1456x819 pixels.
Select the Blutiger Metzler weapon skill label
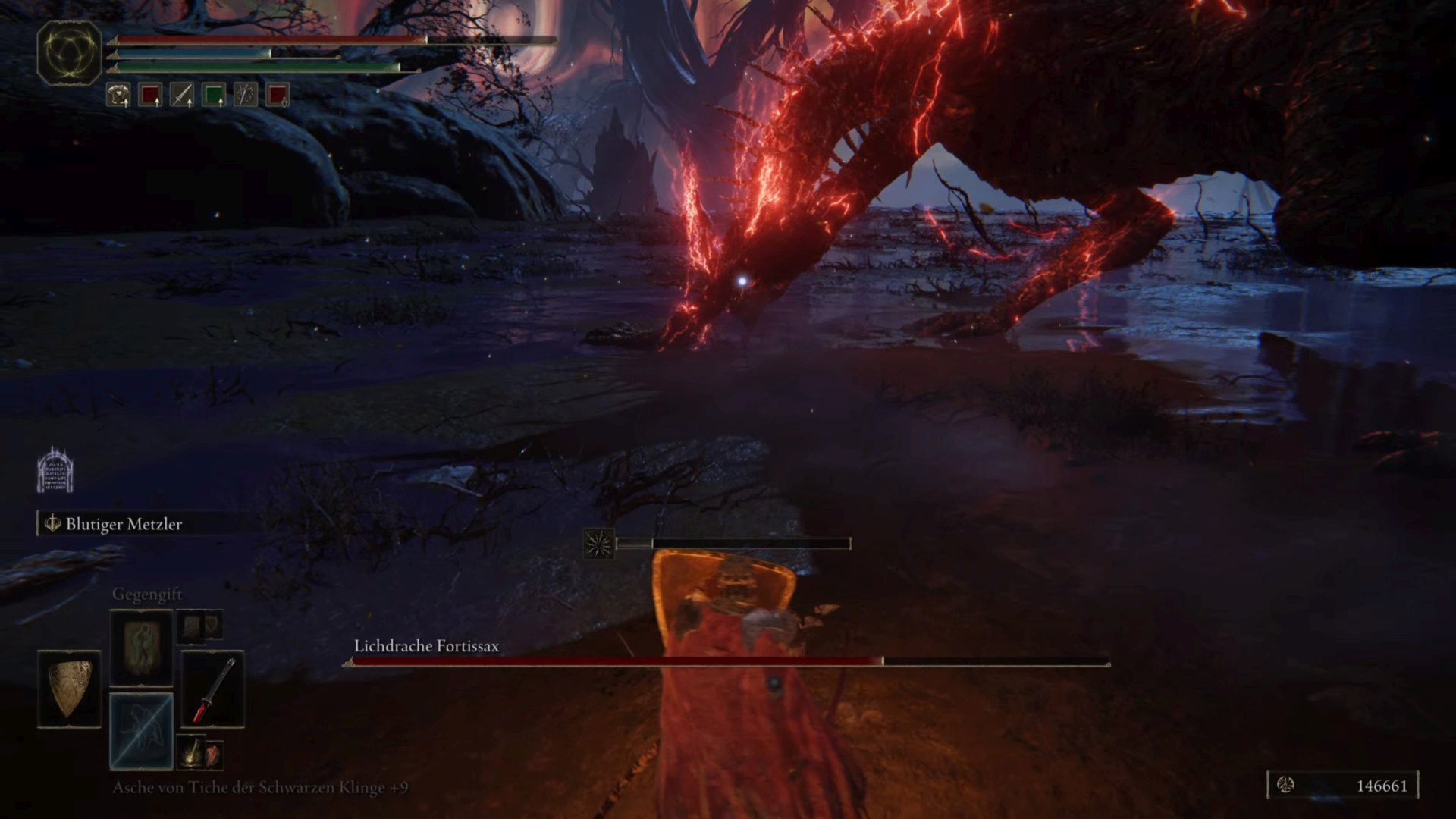tap(123, 524)
